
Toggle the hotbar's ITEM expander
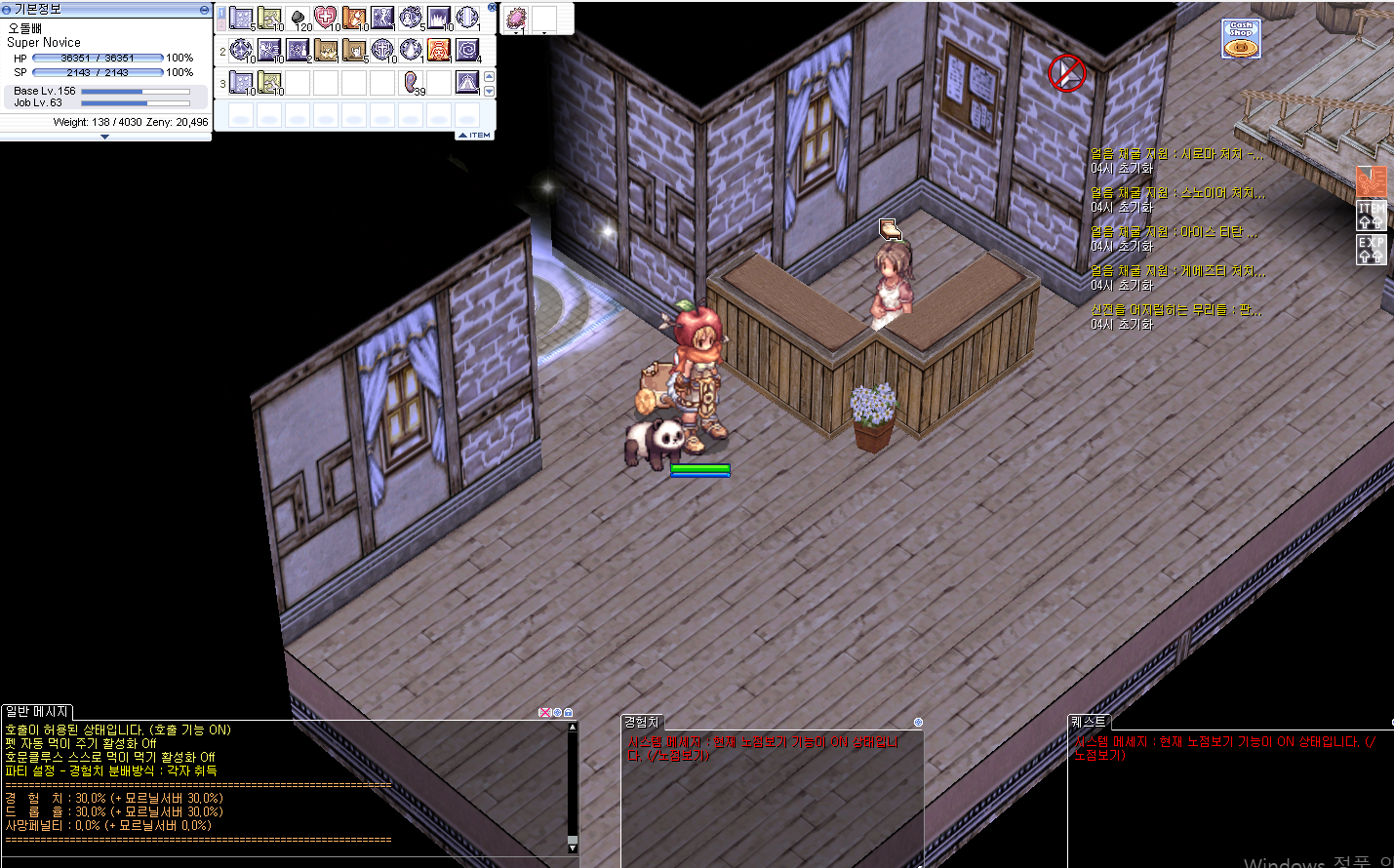[475, 135]
